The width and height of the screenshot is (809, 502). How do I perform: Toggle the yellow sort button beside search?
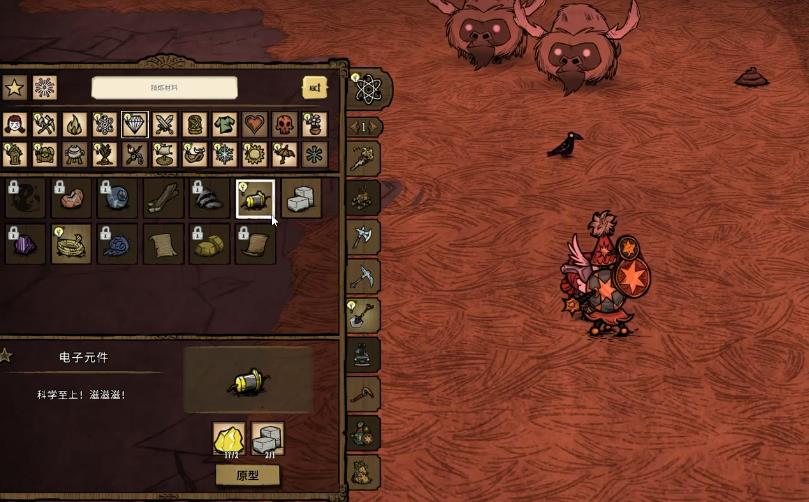coord(315,88)
